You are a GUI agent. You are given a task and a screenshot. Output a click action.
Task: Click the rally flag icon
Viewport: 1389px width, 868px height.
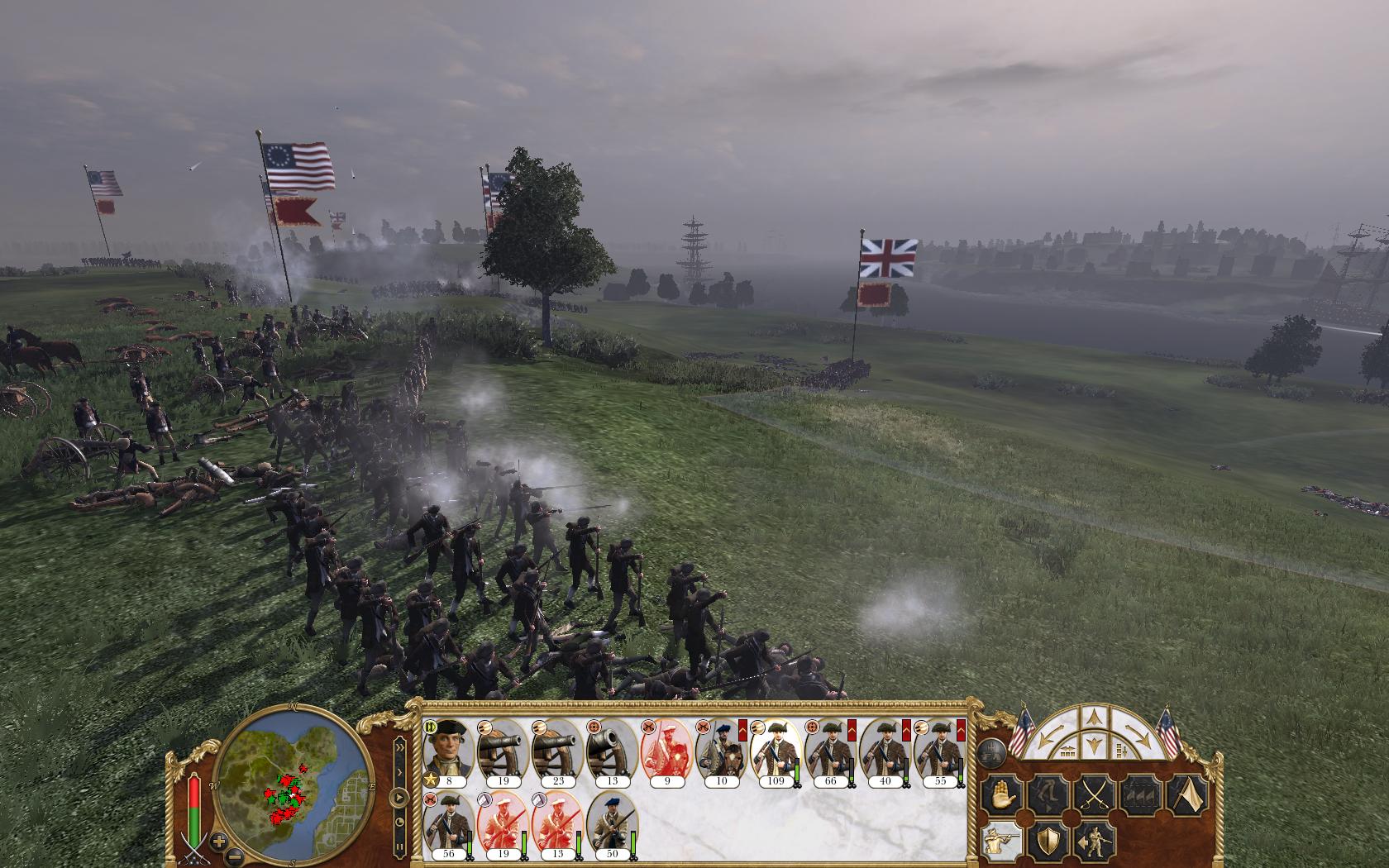coord(1186,794)
